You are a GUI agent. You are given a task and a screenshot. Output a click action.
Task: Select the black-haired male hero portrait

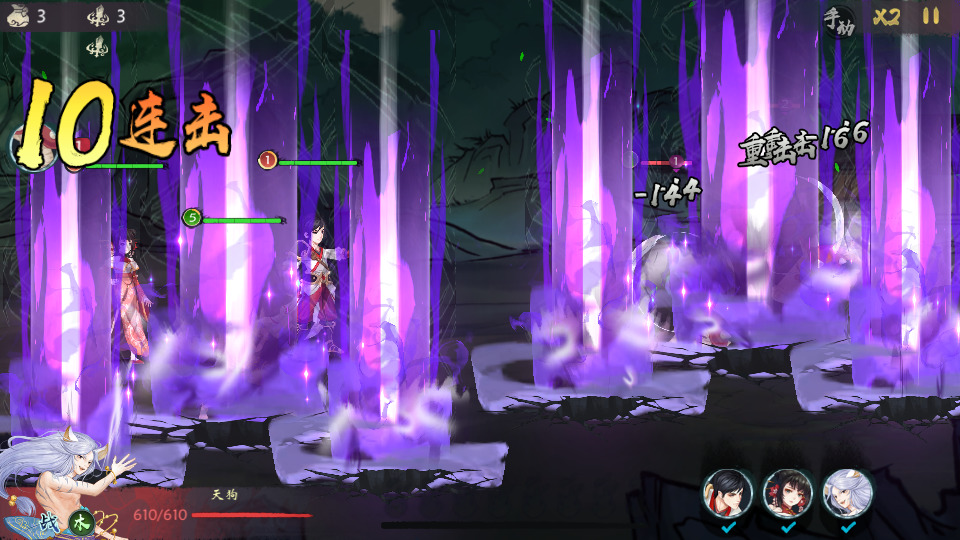pyautogui.click(x=727, y=492)
